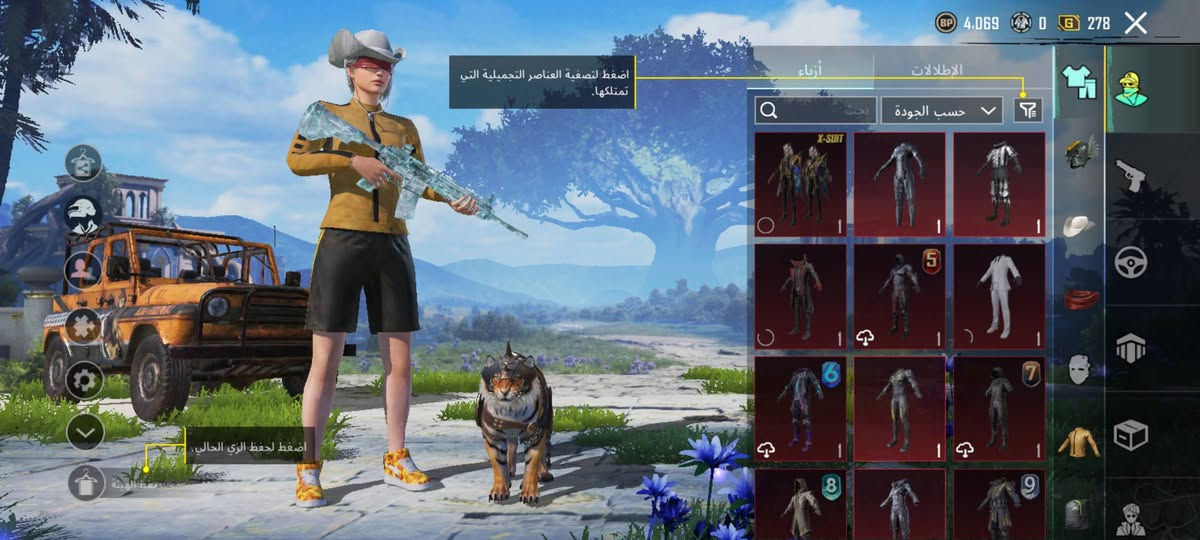
Task: Open the face mask category
Action: click(x=1080, y=369)
